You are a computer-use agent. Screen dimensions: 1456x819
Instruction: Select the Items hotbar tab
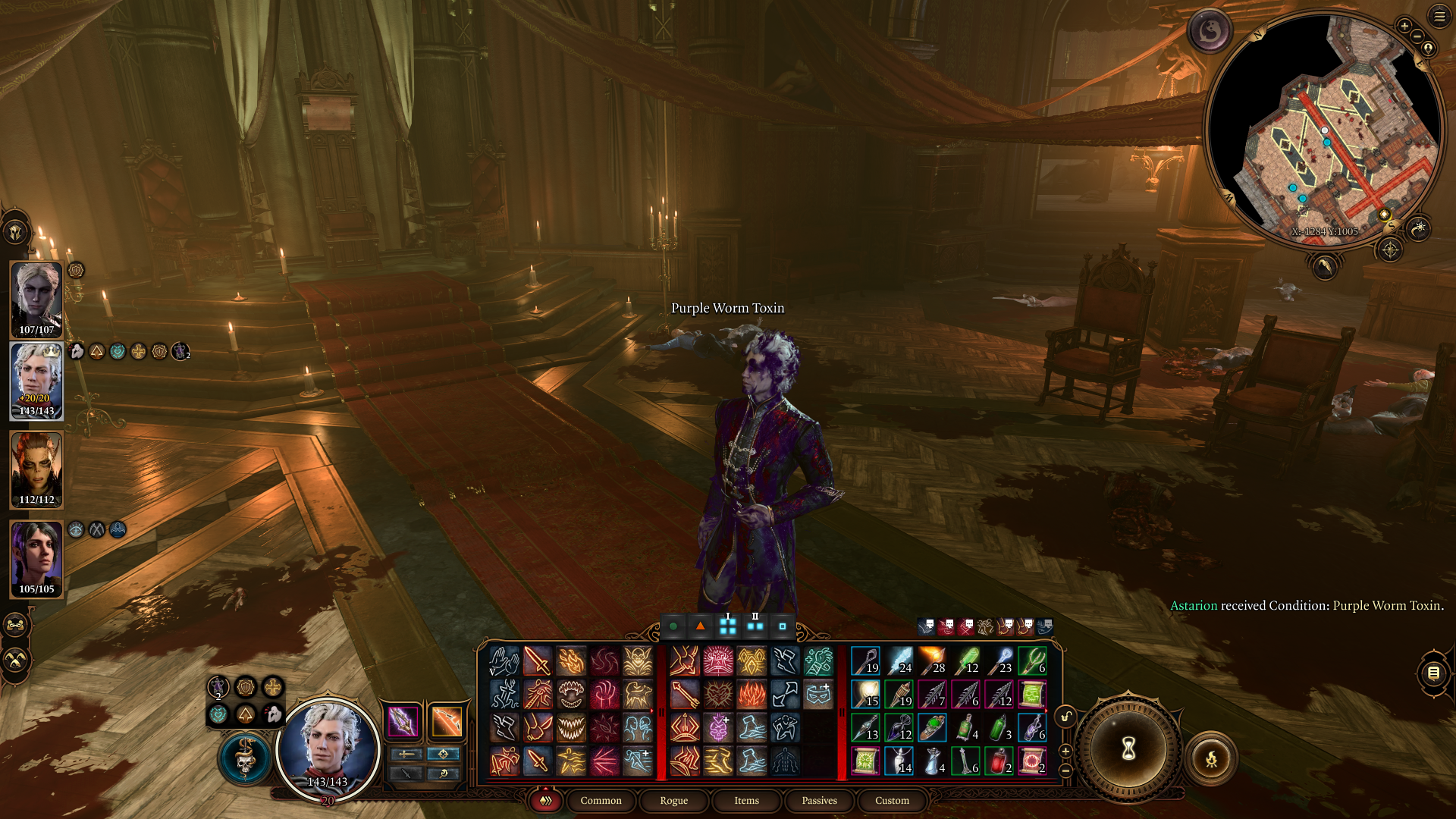coord(746,800)
